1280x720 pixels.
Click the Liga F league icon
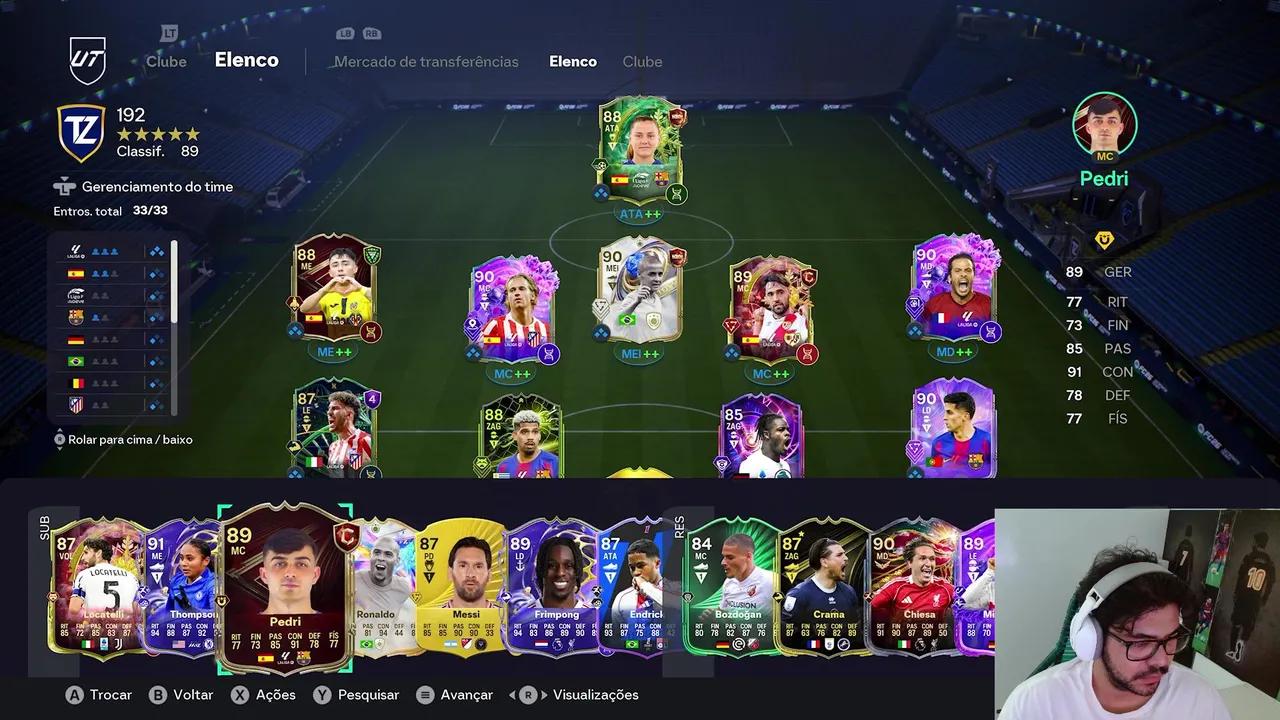pyautogui.click(x=76, y=295)
